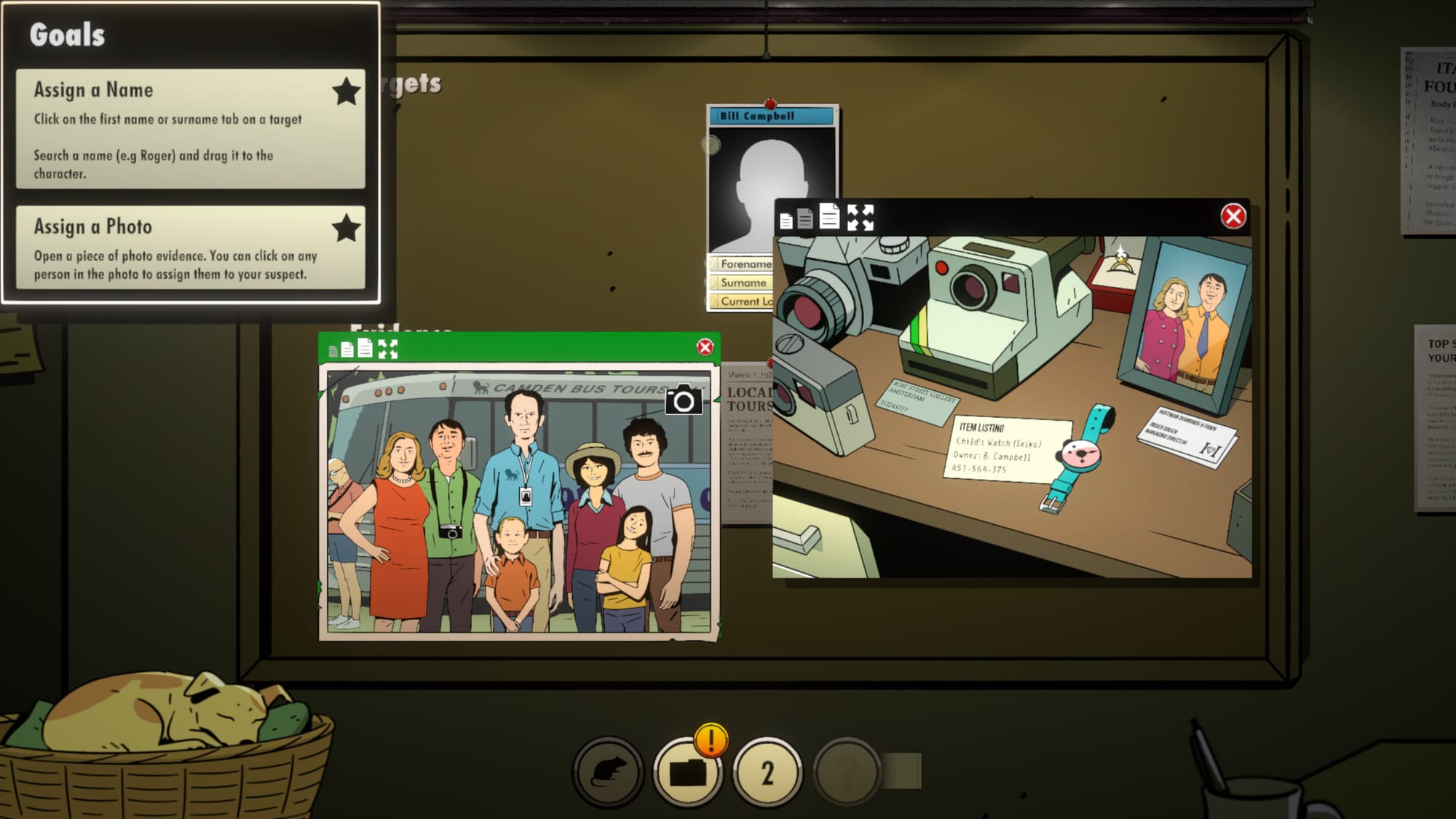
Task: Select the Current Location tab on target card
Action: pyautogui.click(x=741, y=301)
